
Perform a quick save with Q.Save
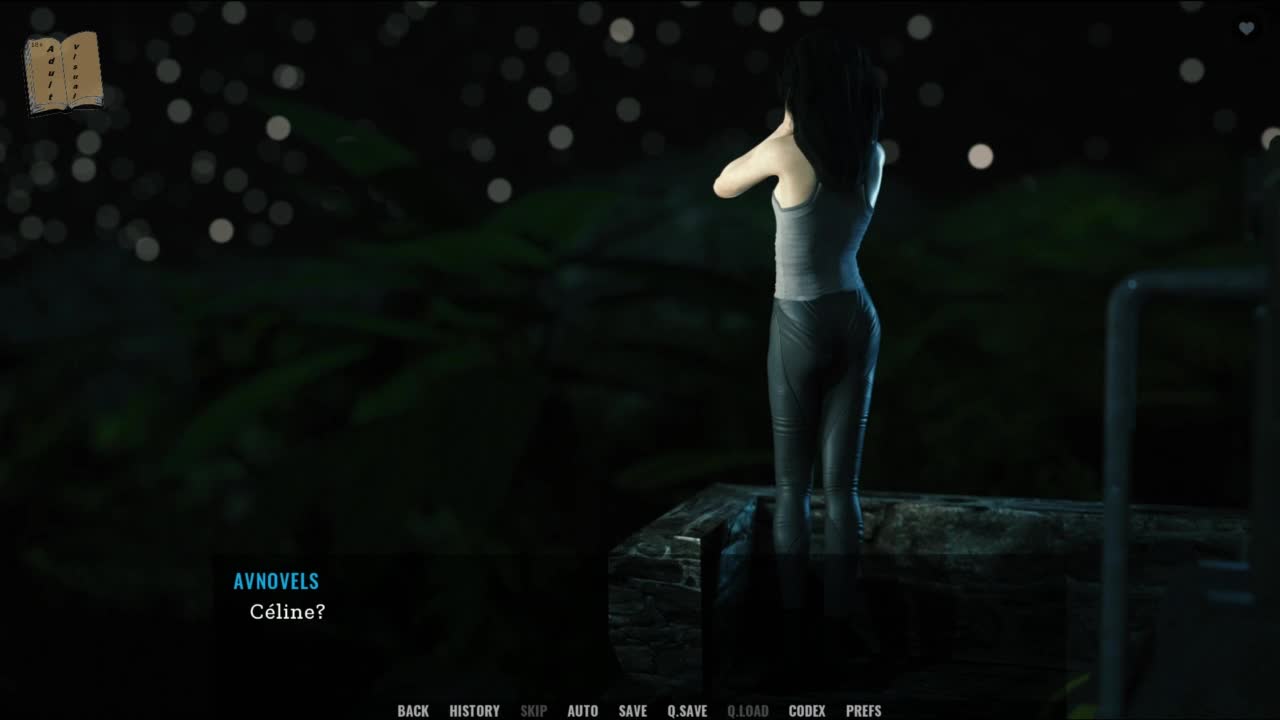click(x=687, y=711)
